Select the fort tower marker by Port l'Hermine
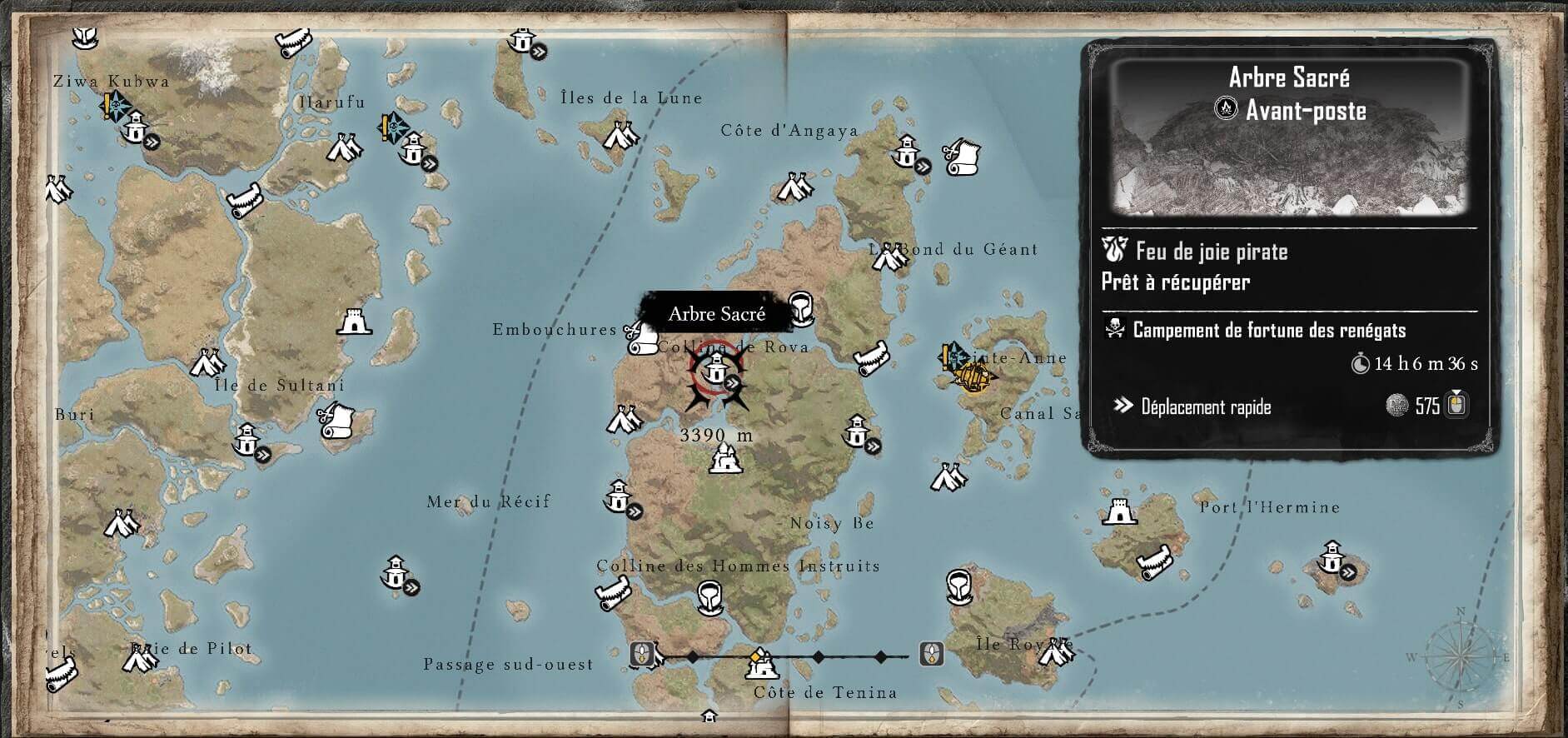The image size is (1568, 738). (1119, 511)
